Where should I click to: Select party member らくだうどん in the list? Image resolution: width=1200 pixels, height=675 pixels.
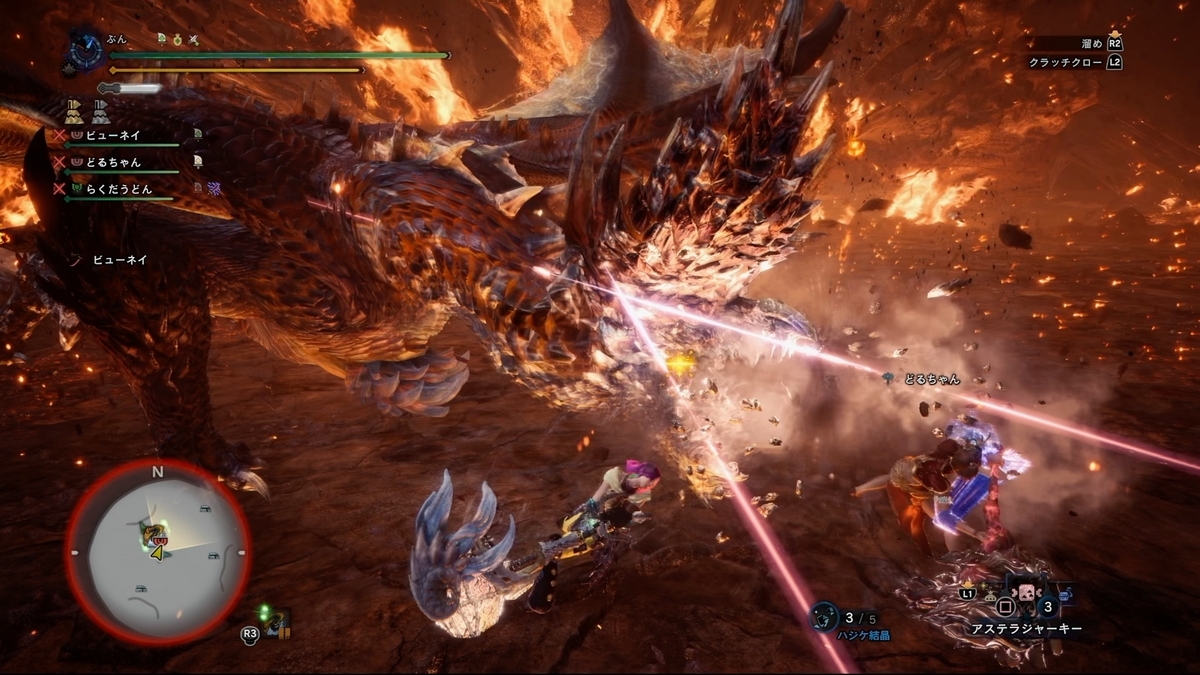tap(118, 188)
